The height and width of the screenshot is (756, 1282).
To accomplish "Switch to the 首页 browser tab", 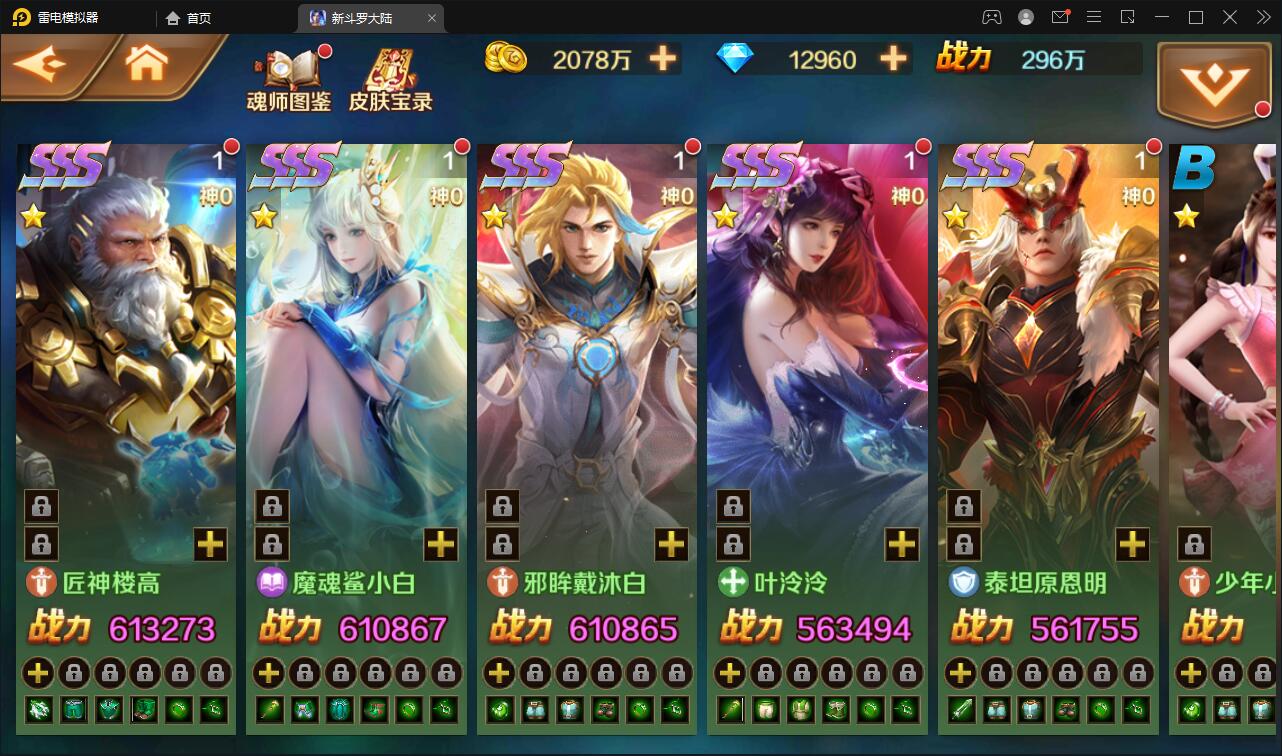I will pos(190,18).
